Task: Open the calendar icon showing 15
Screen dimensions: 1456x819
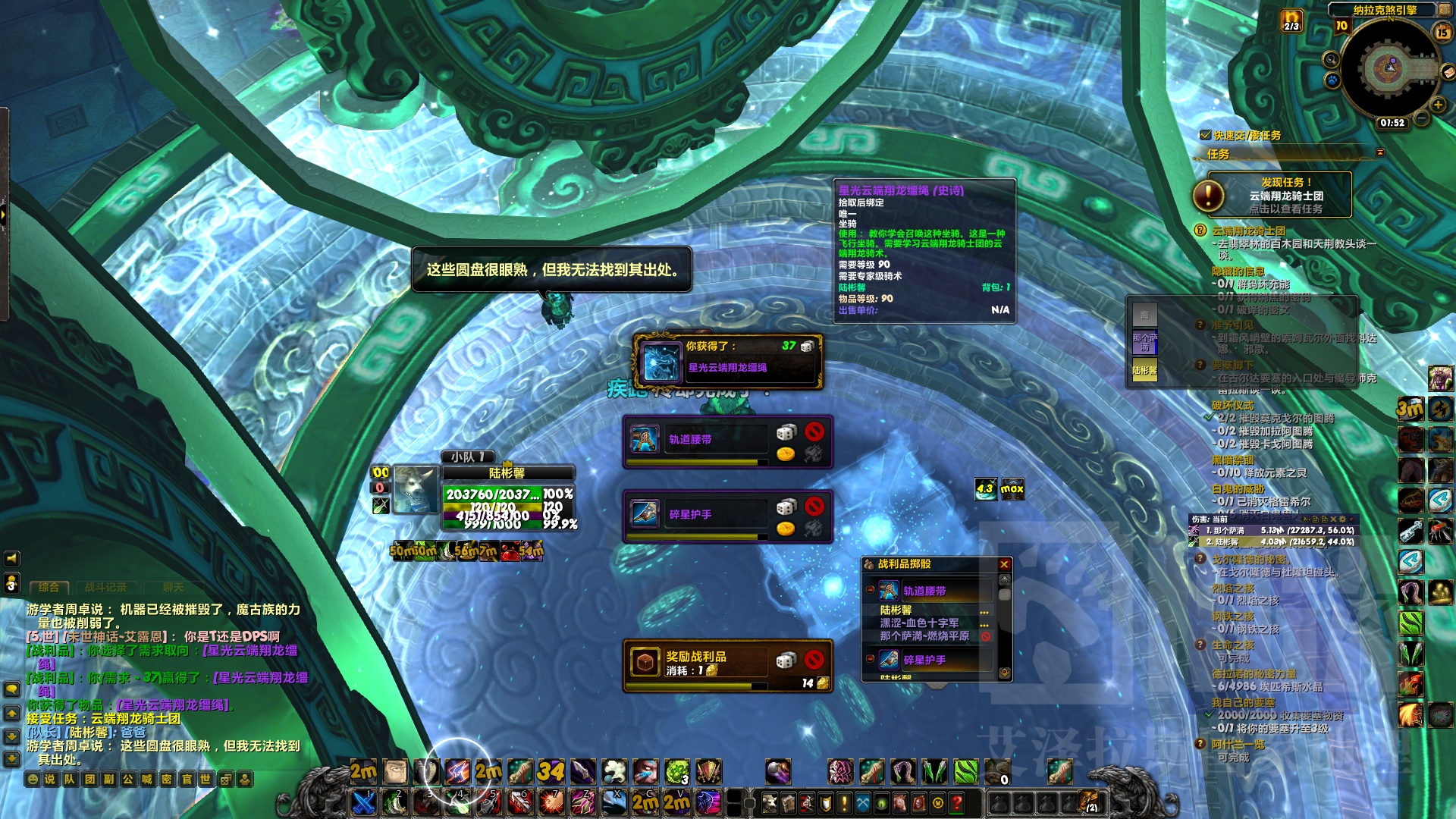Action: tap(1442, 32)
